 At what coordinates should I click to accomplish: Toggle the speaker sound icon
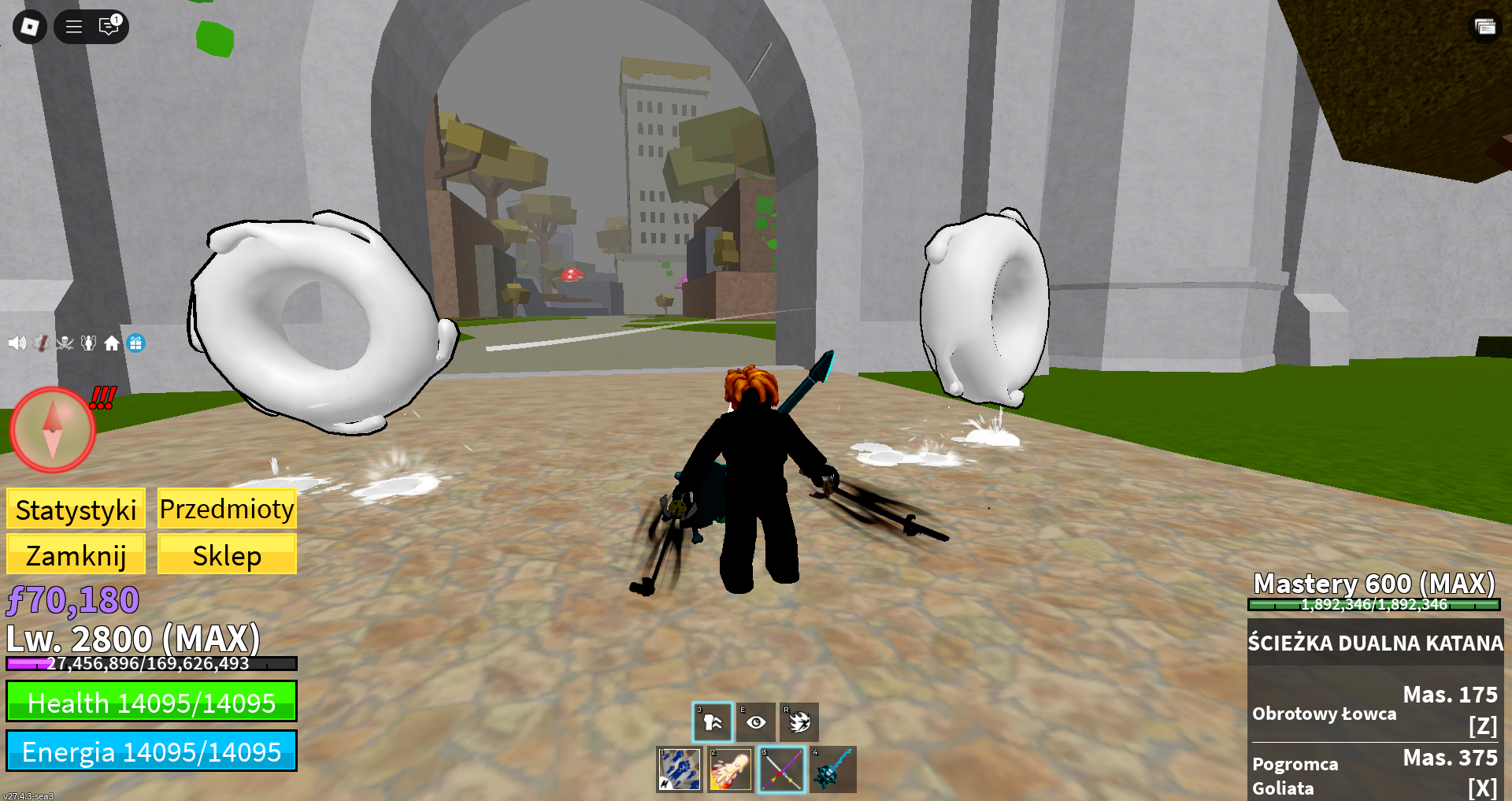[x=17, y=343]
